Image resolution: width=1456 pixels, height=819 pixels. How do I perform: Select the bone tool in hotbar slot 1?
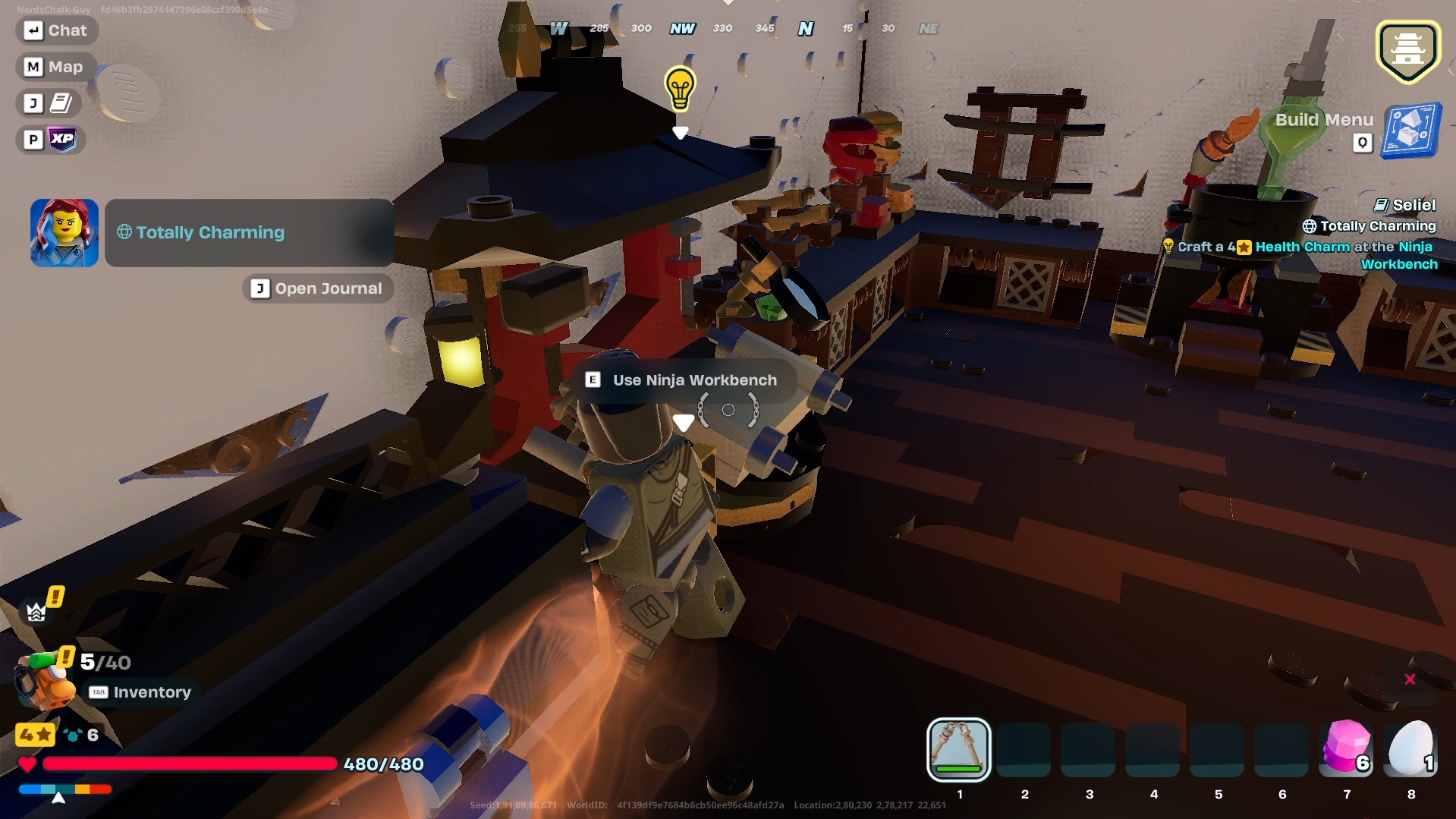[x=958, y=751]
